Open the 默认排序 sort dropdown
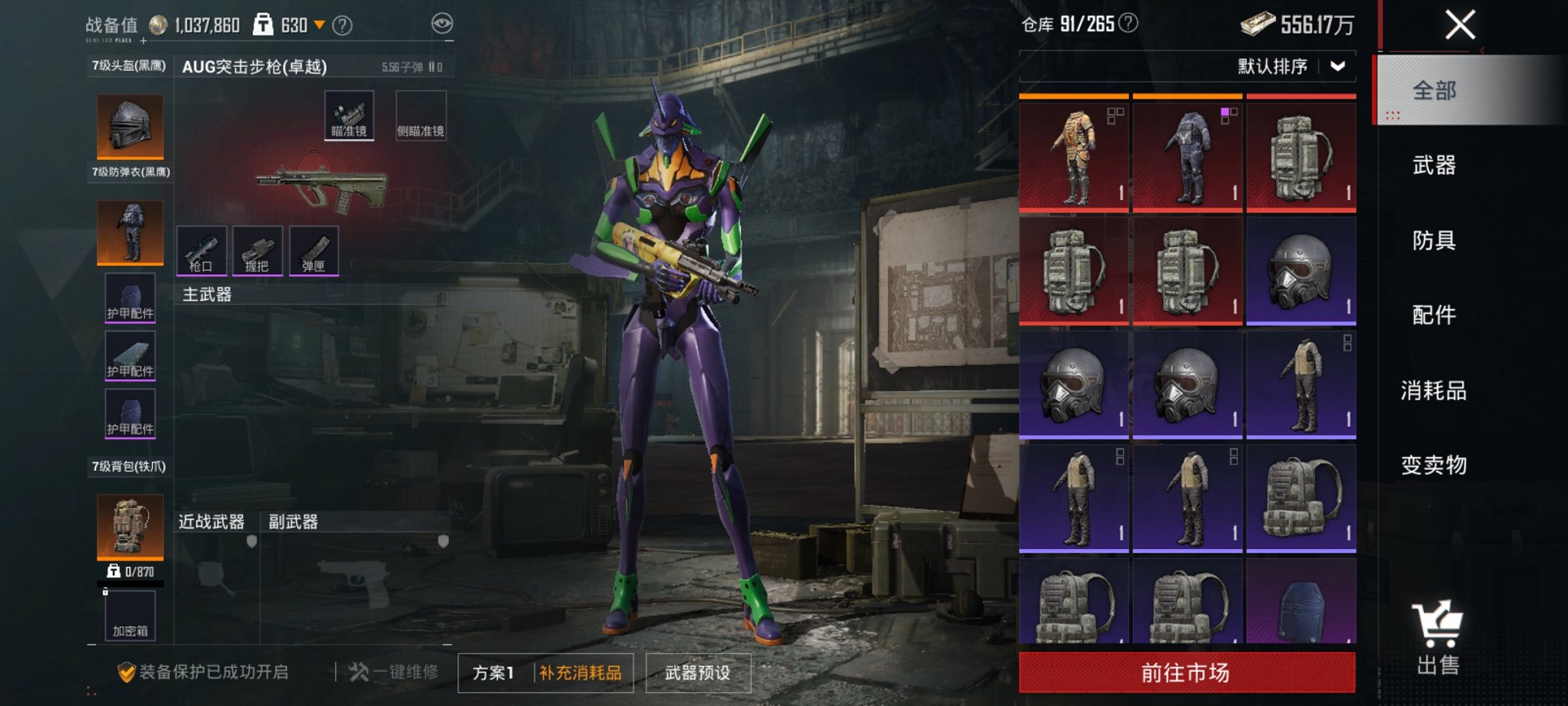 point(1291,66)
